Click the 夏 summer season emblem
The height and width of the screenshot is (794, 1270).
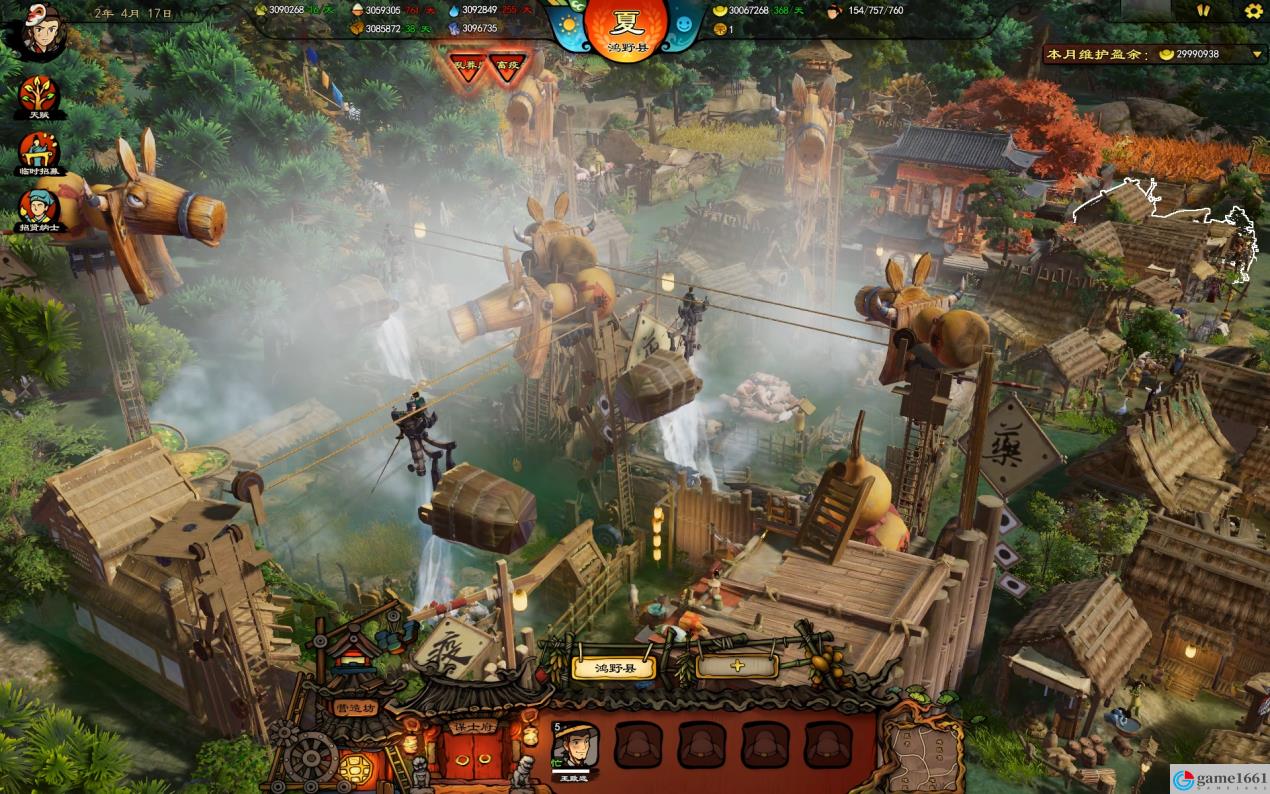tap(625, 27)
